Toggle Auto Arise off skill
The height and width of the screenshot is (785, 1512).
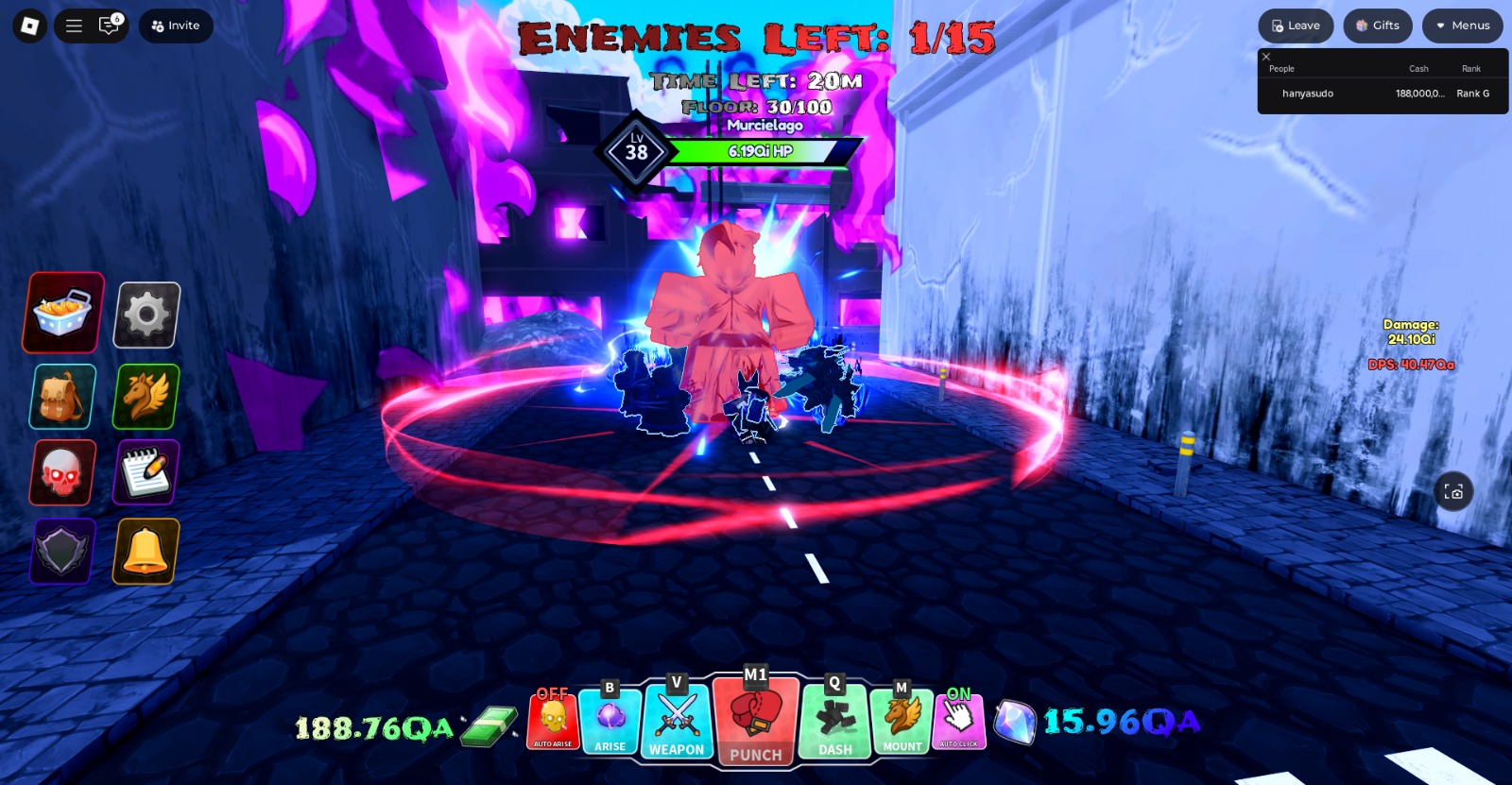pos(551,721)
